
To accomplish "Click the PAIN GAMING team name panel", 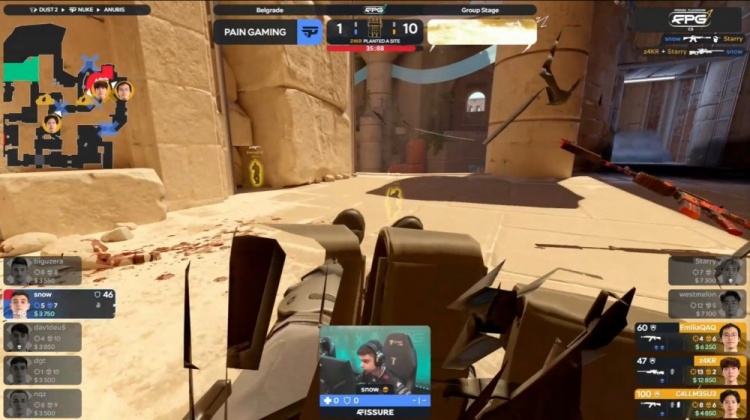I will (x=266, y=31).
